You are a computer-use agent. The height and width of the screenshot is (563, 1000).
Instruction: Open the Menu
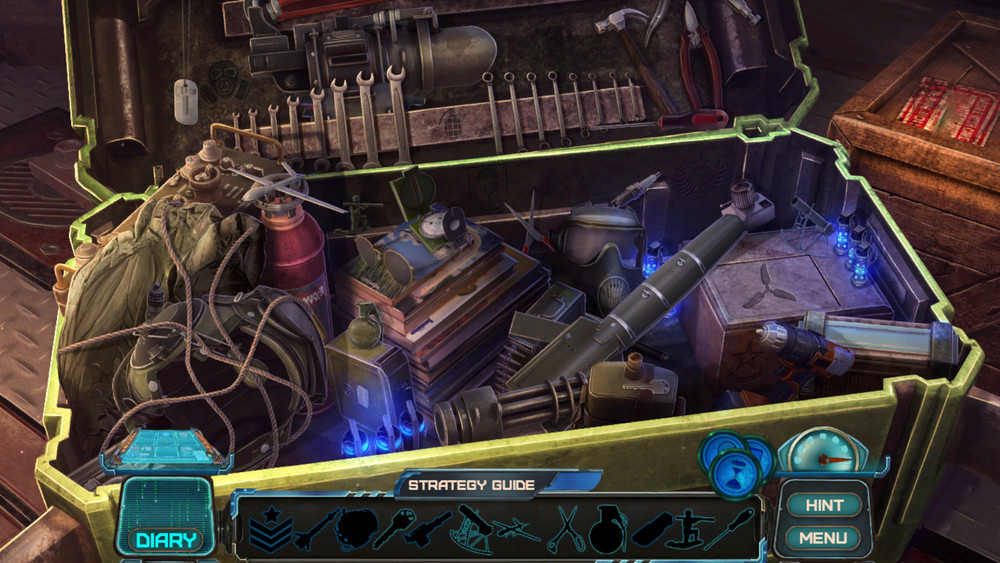point(824,538)
